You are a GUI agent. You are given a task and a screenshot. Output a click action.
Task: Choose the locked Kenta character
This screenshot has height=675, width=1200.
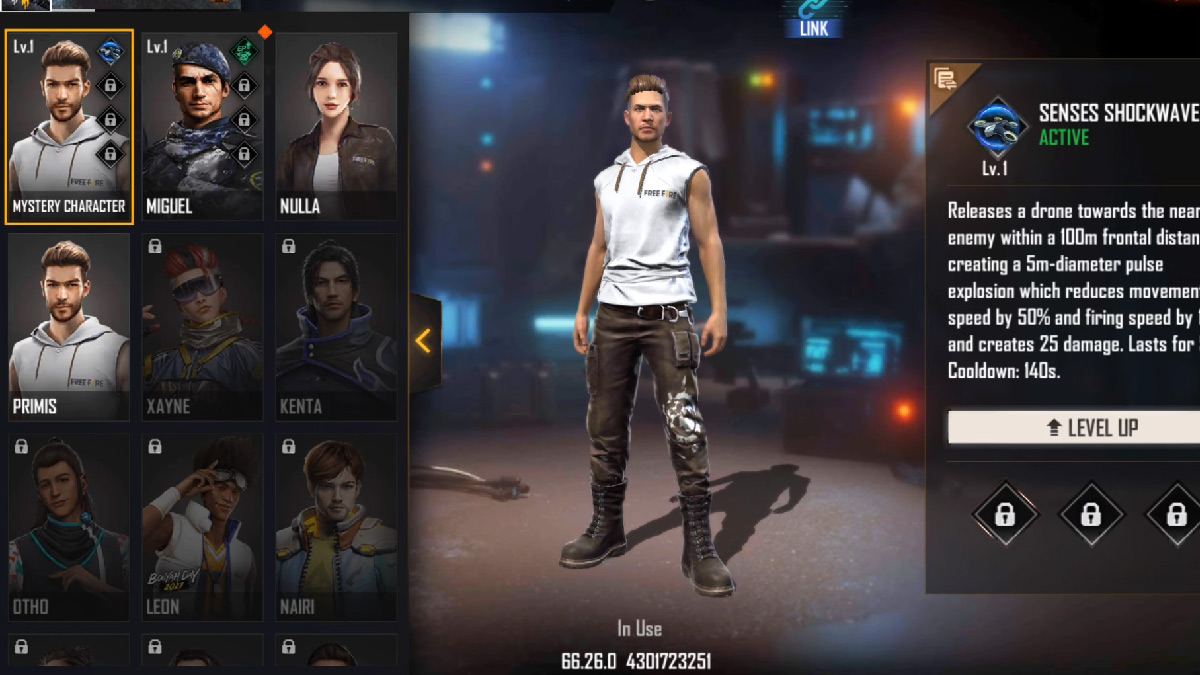tap(336, 326)
